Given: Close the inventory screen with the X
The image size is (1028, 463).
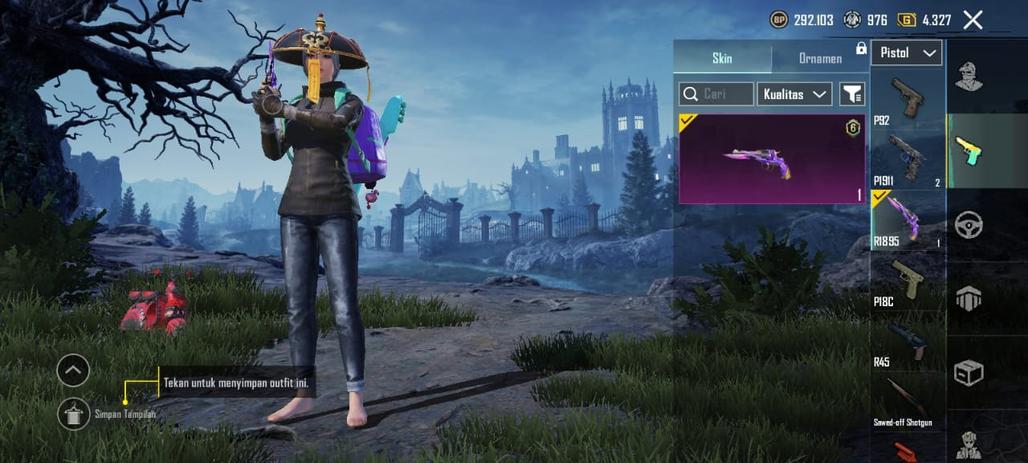Looking at the screenshot, I should pyautogui.click(x=972, y=20).
